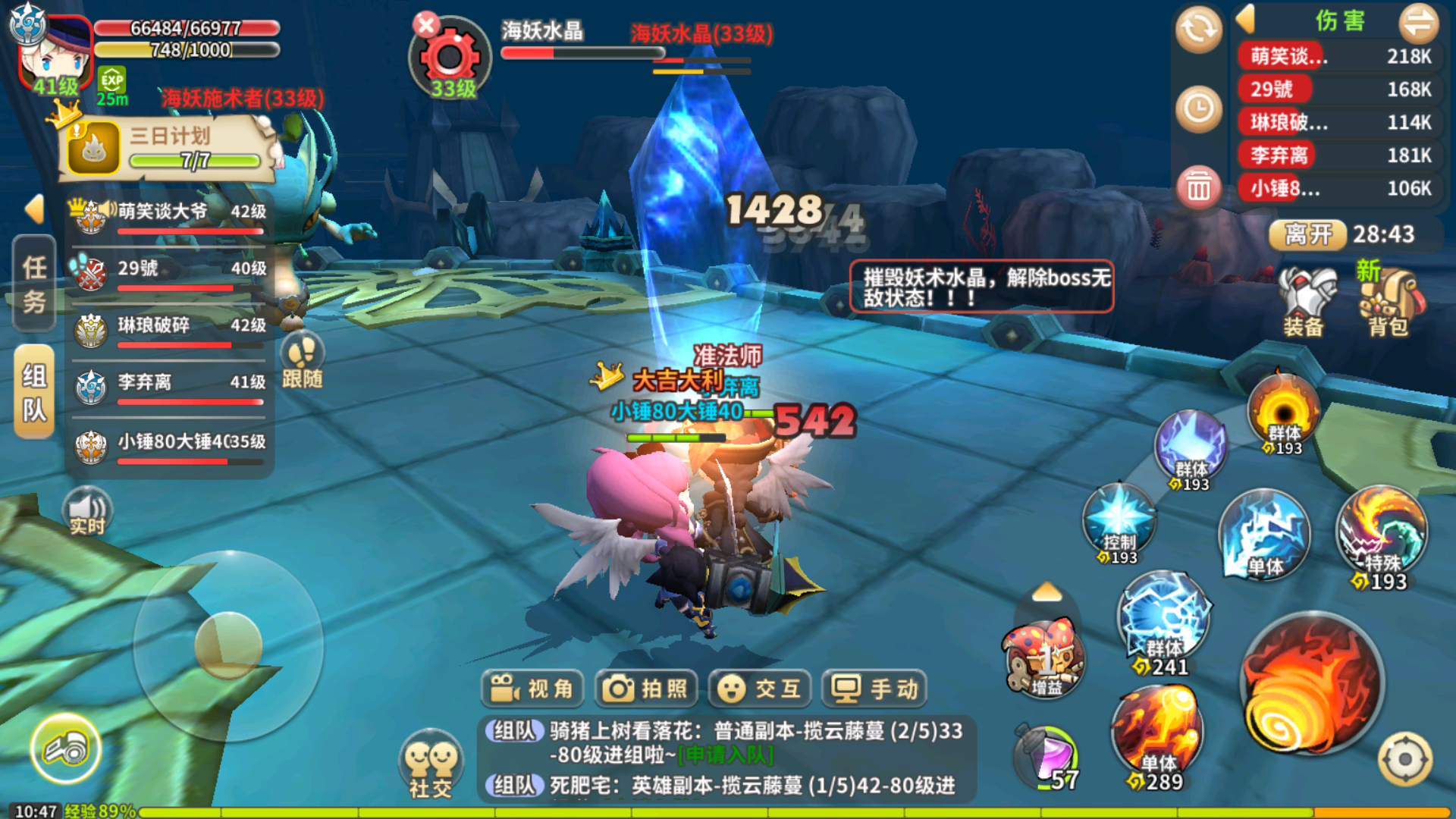Take a screenshot with 拍照 button
1456x819 pixels.
tap(645, 689)
